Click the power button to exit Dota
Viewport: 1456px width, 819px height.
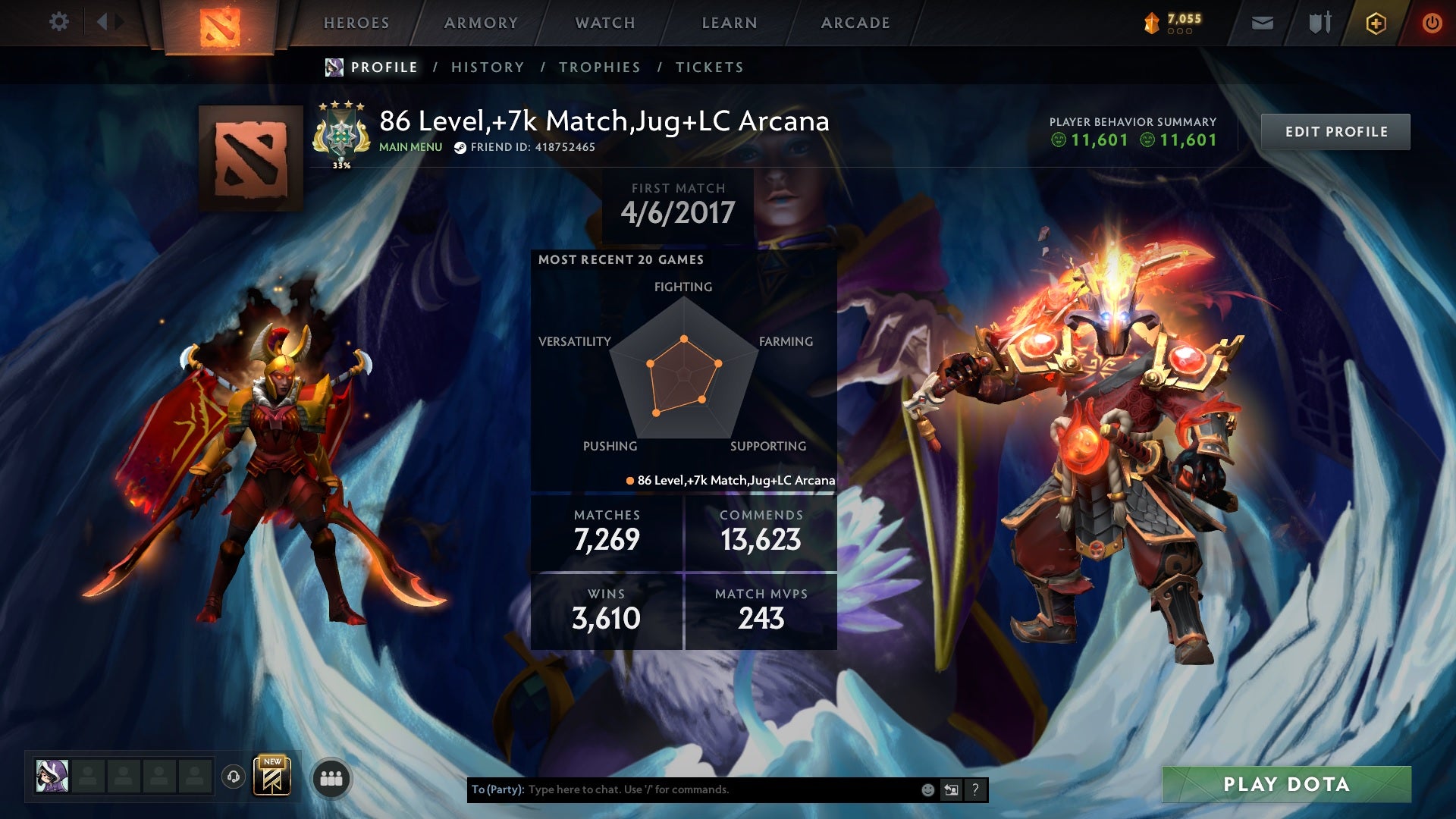(1432, 23)
